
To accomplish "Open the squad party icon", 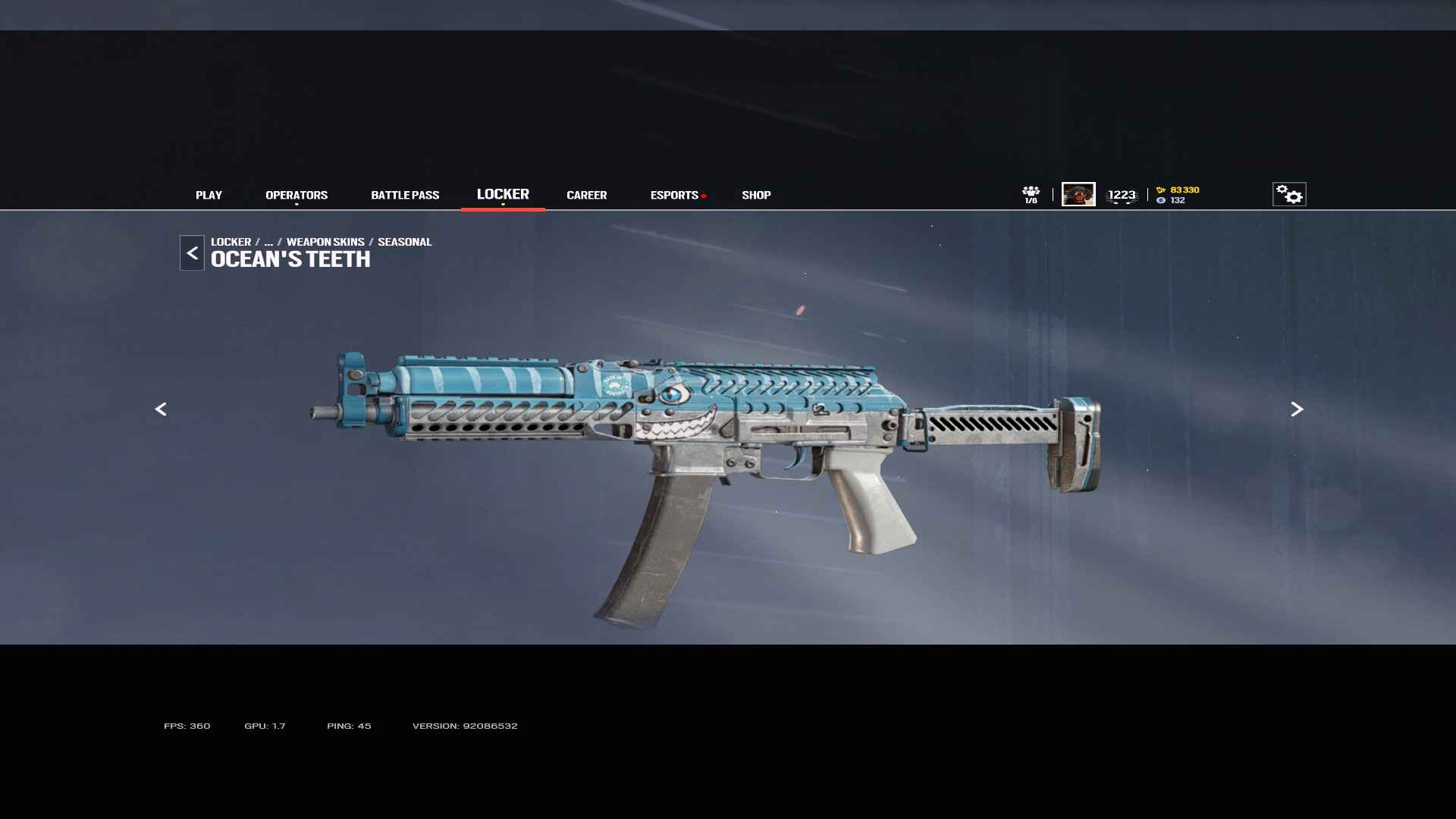I will (x=1031, y=194).
